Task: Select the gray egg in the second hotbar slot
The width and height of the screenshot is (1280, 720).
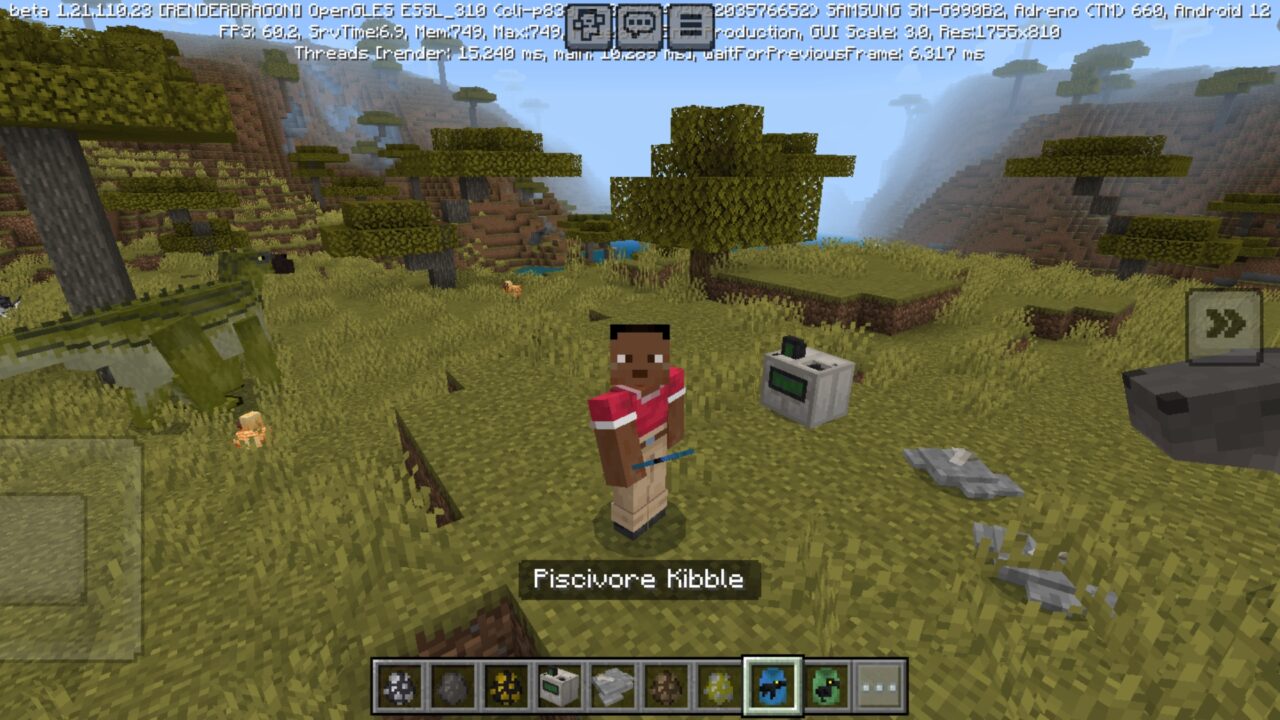Action: 453,683
